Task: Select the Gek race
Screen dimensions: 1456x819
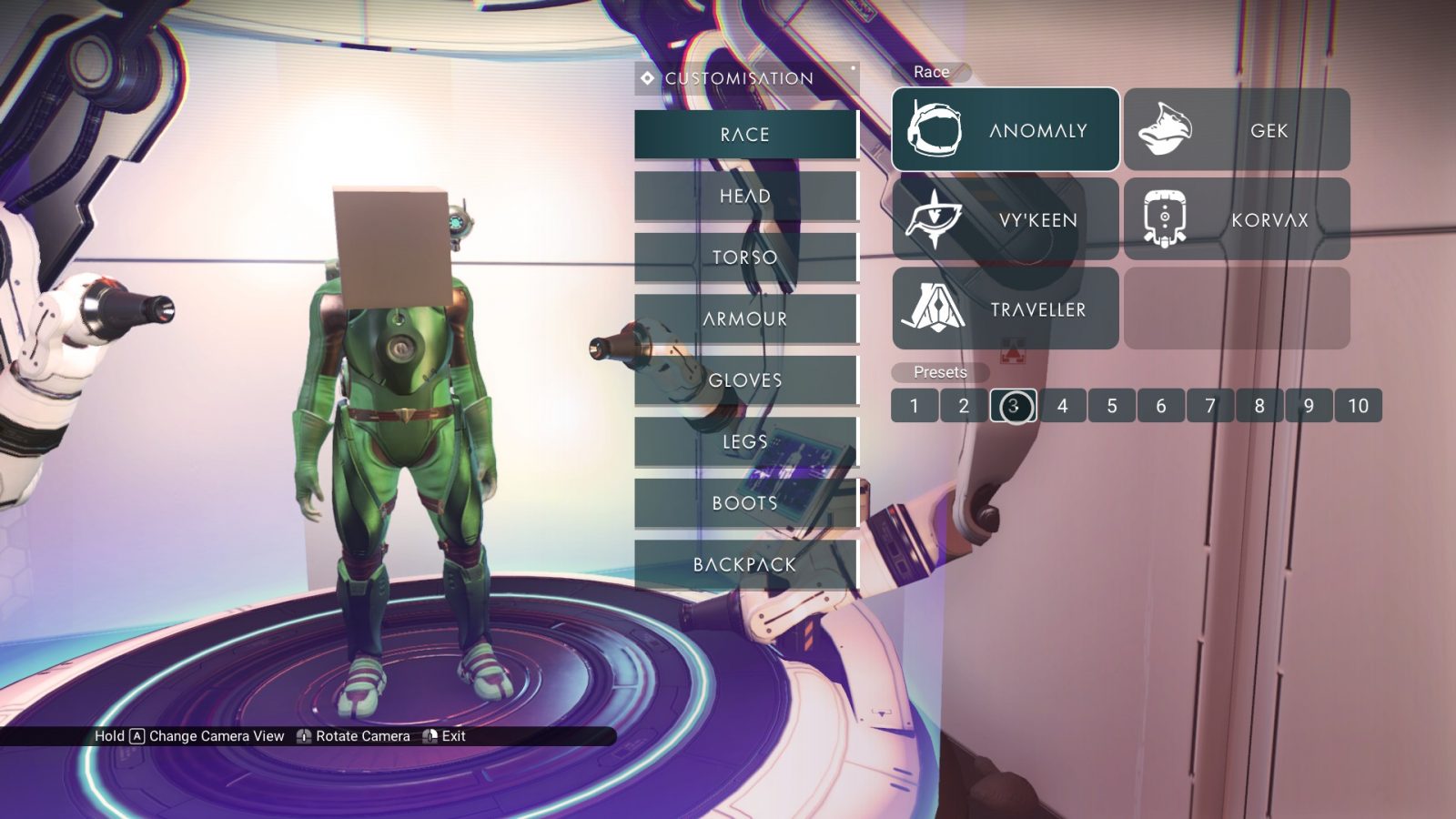Action: pos(1237,129)
